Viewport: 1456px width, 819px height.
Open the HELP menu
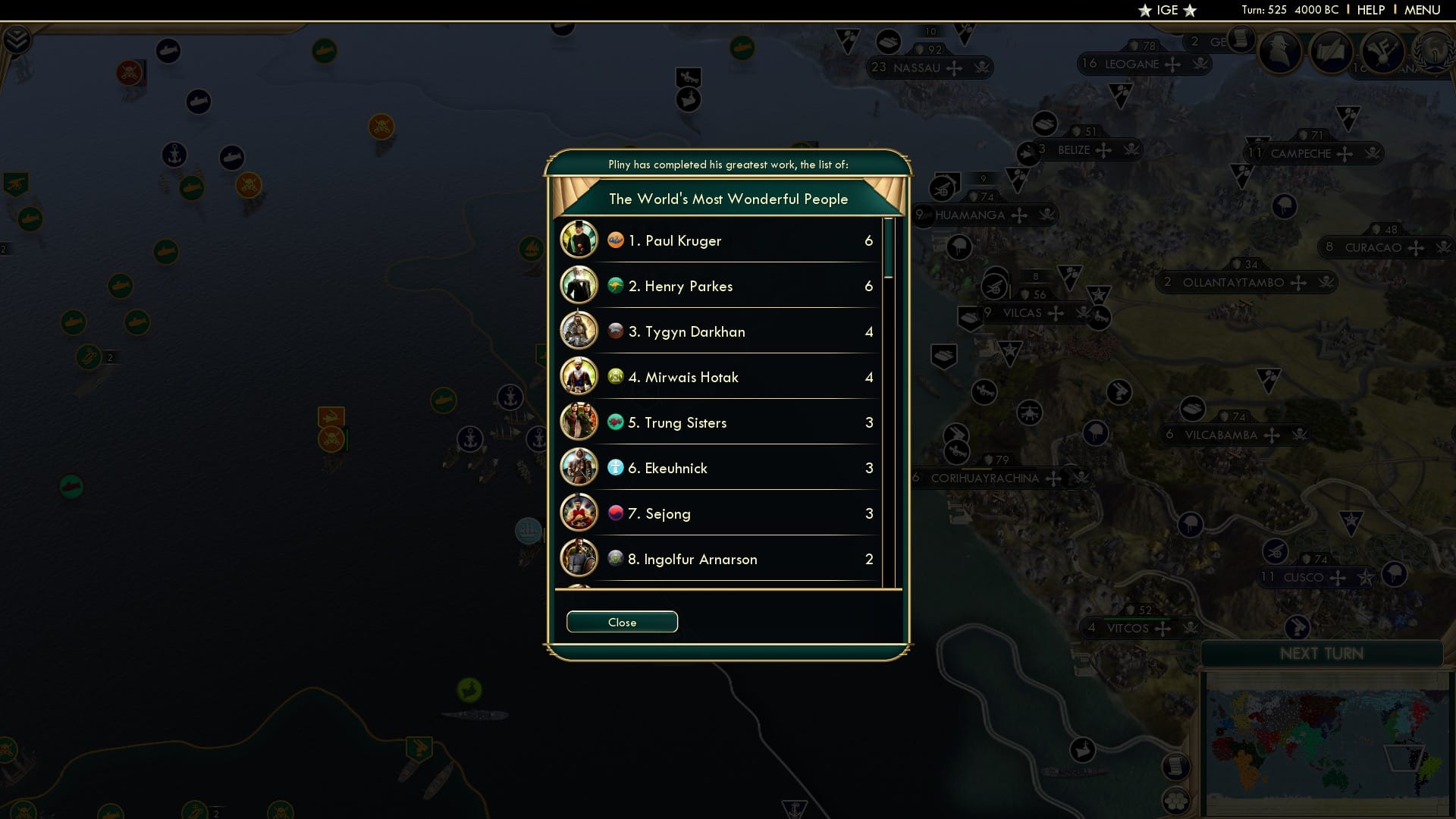pos(1370,10)
